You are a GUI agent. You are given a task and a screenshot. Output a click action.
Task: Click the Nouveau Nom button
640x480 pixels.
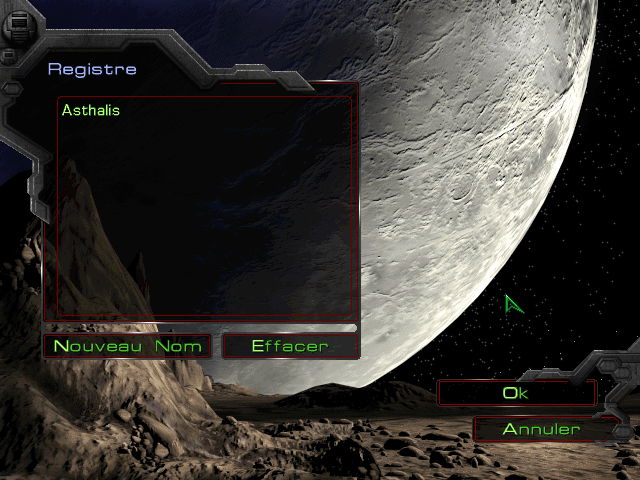[127, 347]
